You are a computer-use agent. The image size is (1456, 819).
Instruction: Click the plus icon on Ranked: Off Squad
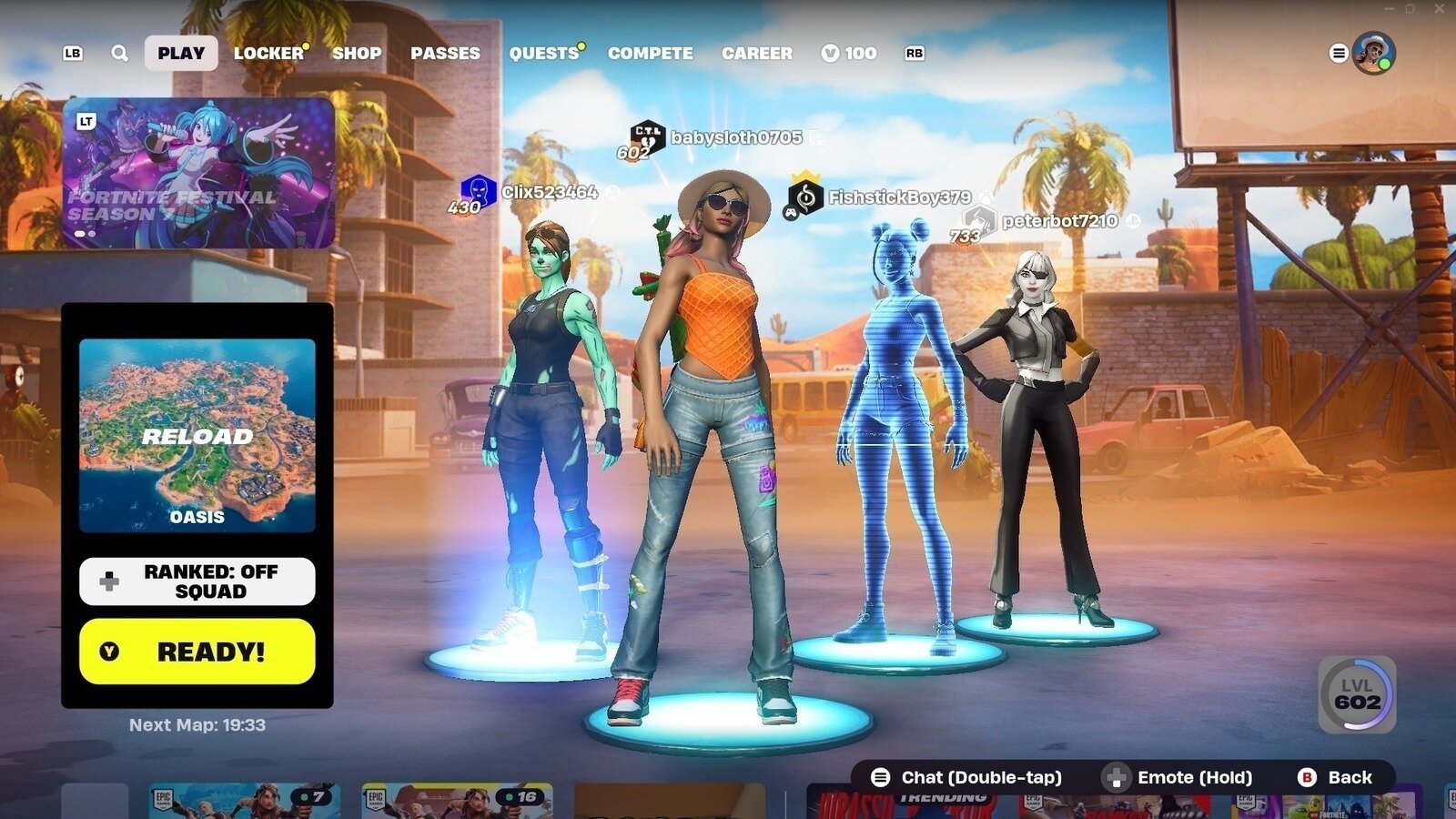(108, 581)
